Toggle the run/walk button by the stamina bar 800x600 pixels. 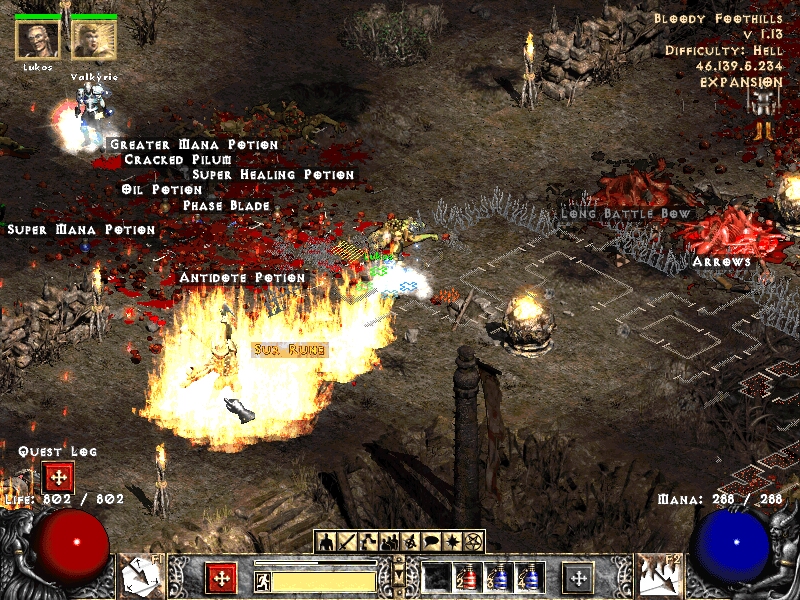click(261, 580)
